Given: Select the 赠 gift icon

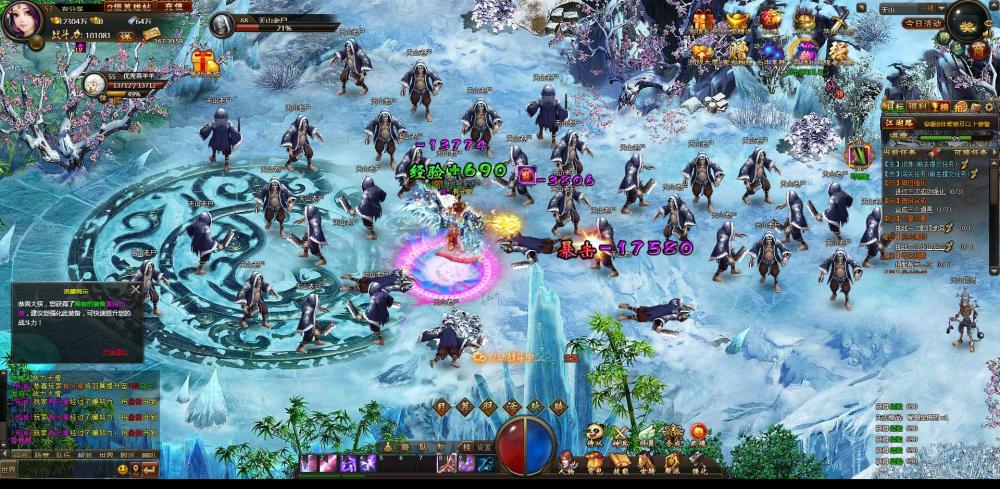Looking at the screenshot, I should [738, 51].
